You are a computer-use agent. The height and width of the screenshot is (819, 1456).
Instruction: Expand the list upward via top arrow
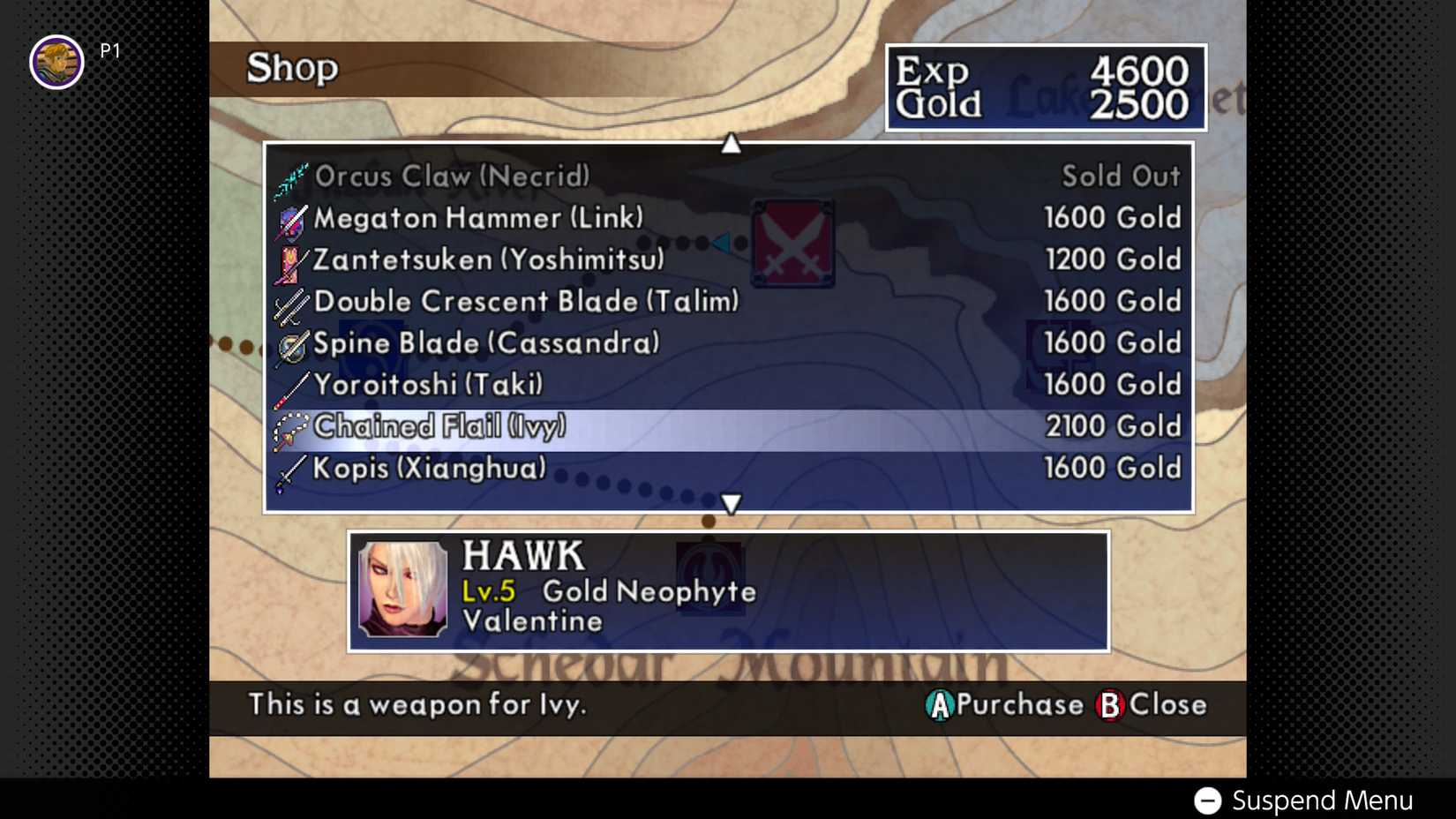(730, 141)
